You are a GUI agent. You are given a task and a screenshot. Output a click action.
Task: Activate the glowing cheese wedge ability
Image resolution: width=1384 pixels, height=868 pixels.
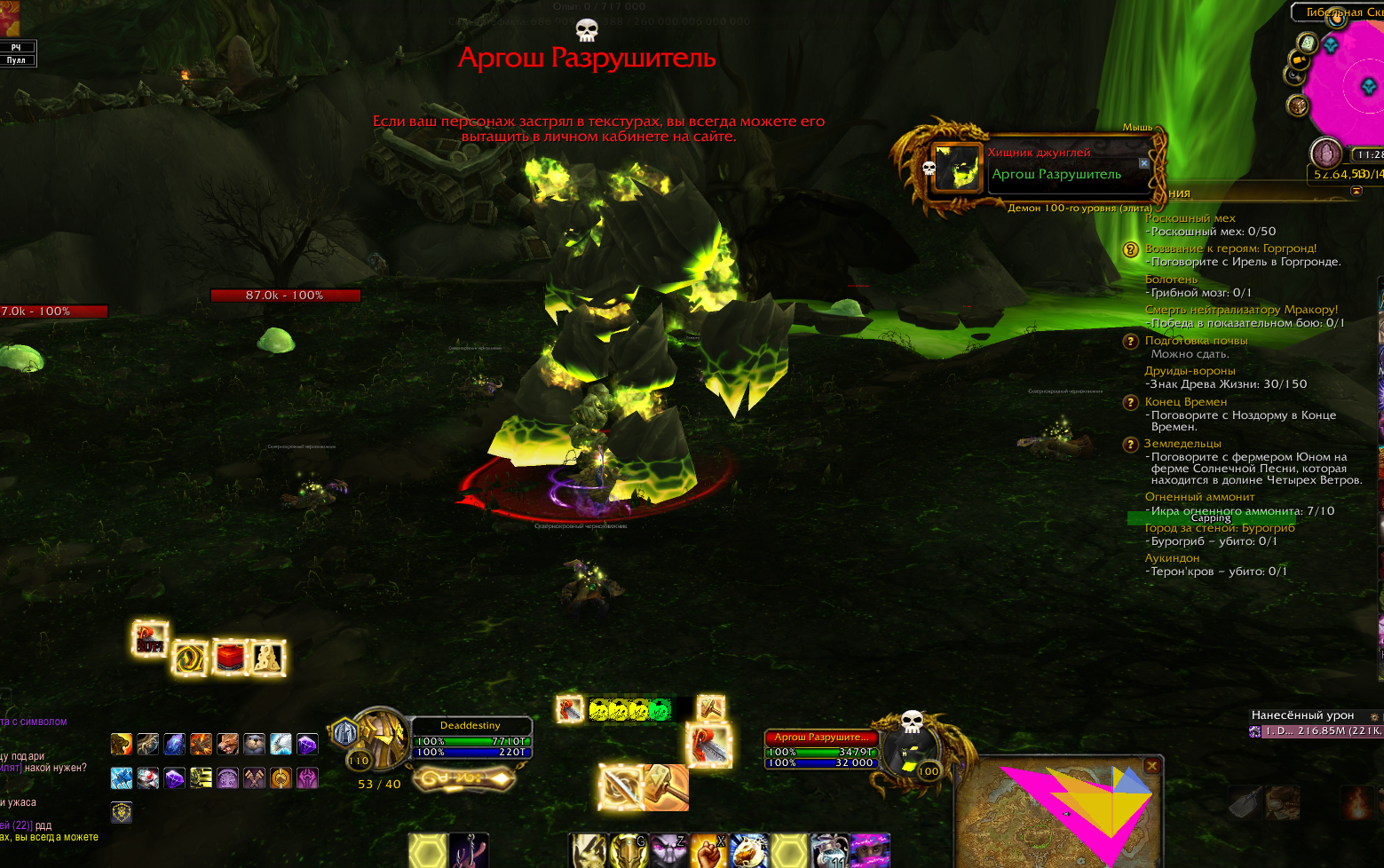click(267, 658)
